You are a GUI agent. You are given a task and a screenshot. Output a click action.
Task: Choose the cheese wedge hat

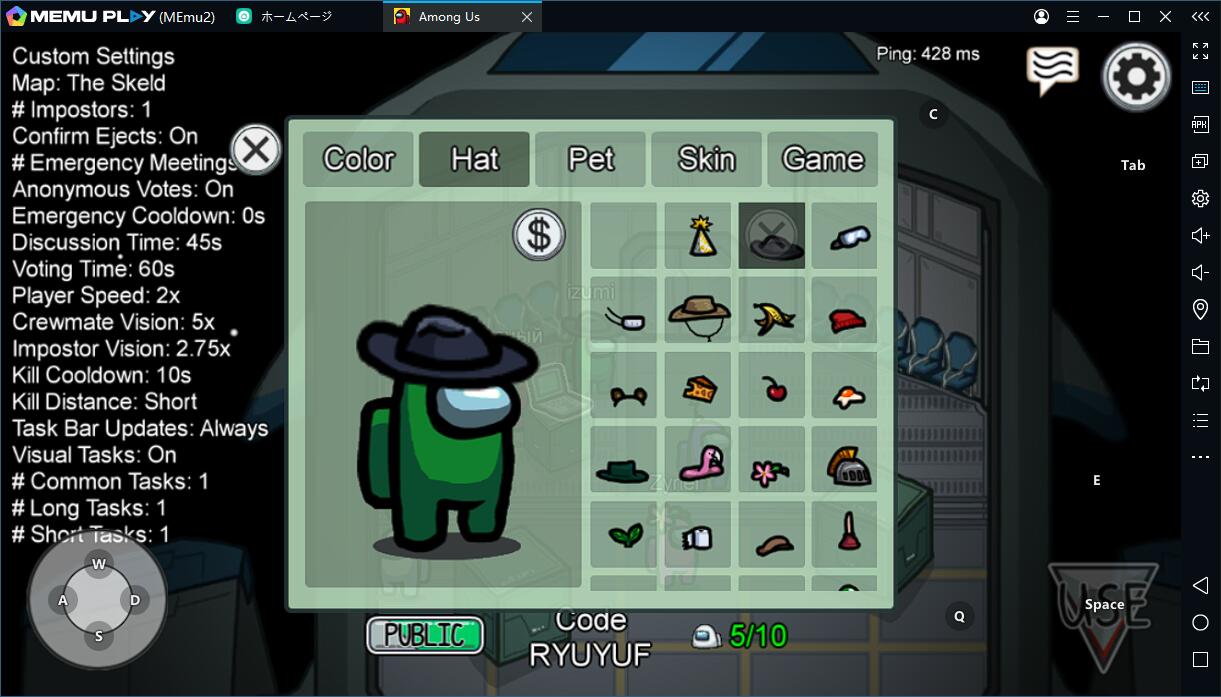click(x=698, y=389)
